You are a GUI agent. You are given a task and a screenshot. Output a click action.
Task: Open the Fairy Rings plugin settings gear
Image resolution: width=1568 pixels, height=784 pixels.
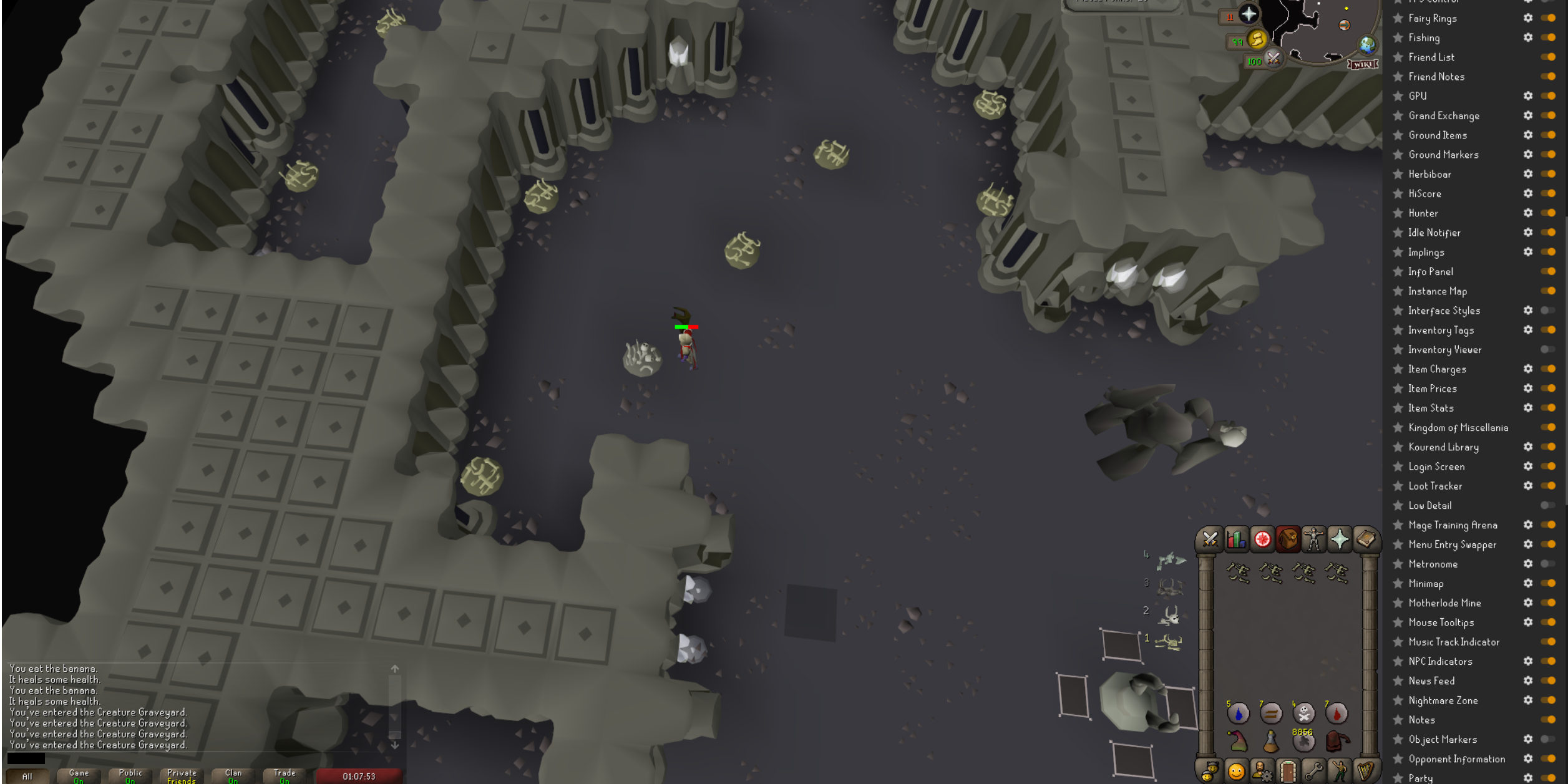pos(1527,18)
